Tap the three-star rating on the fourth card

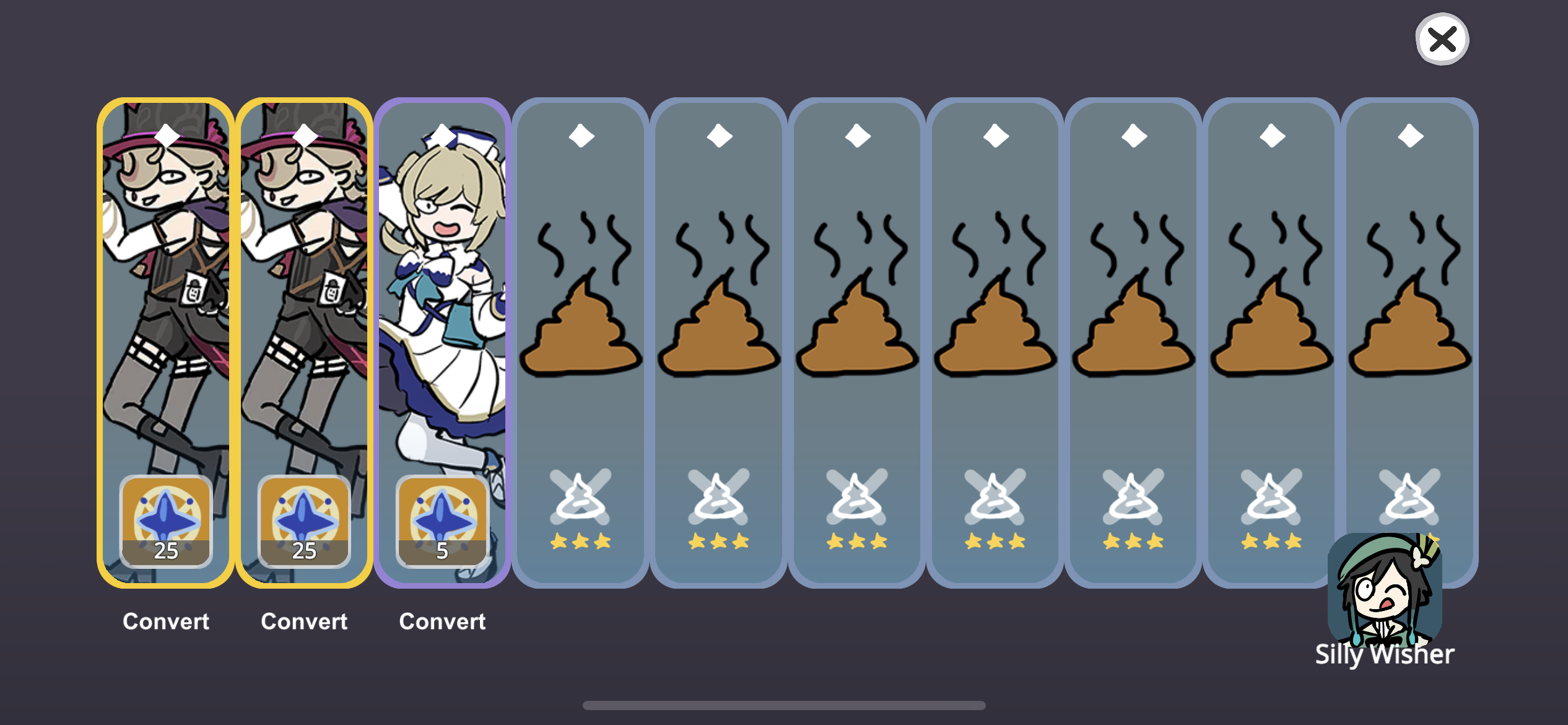click(x=581, y=540)
